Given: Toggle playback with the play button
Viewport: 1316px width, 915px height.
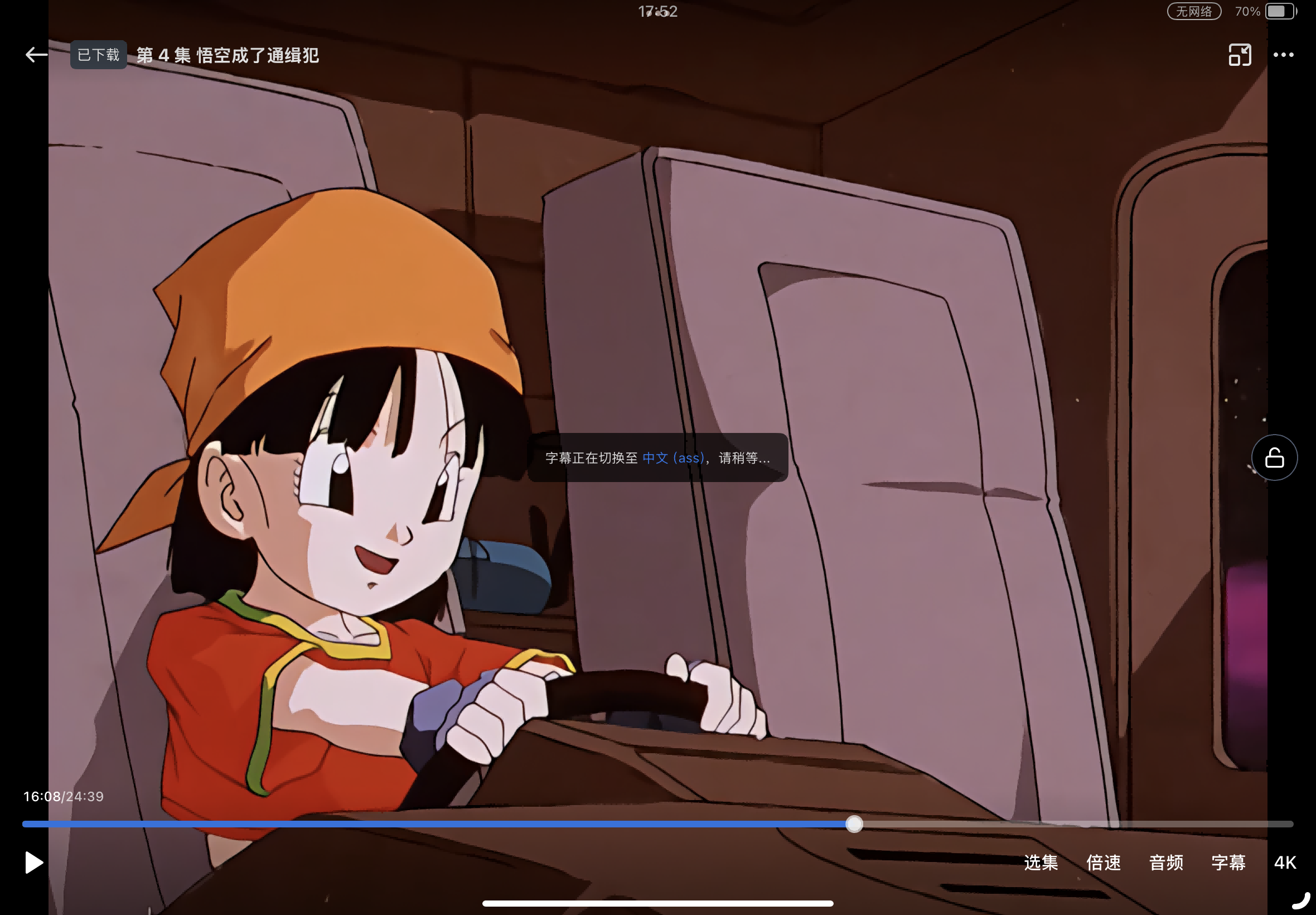Looking at the screenshot, I should pos(33,862).
